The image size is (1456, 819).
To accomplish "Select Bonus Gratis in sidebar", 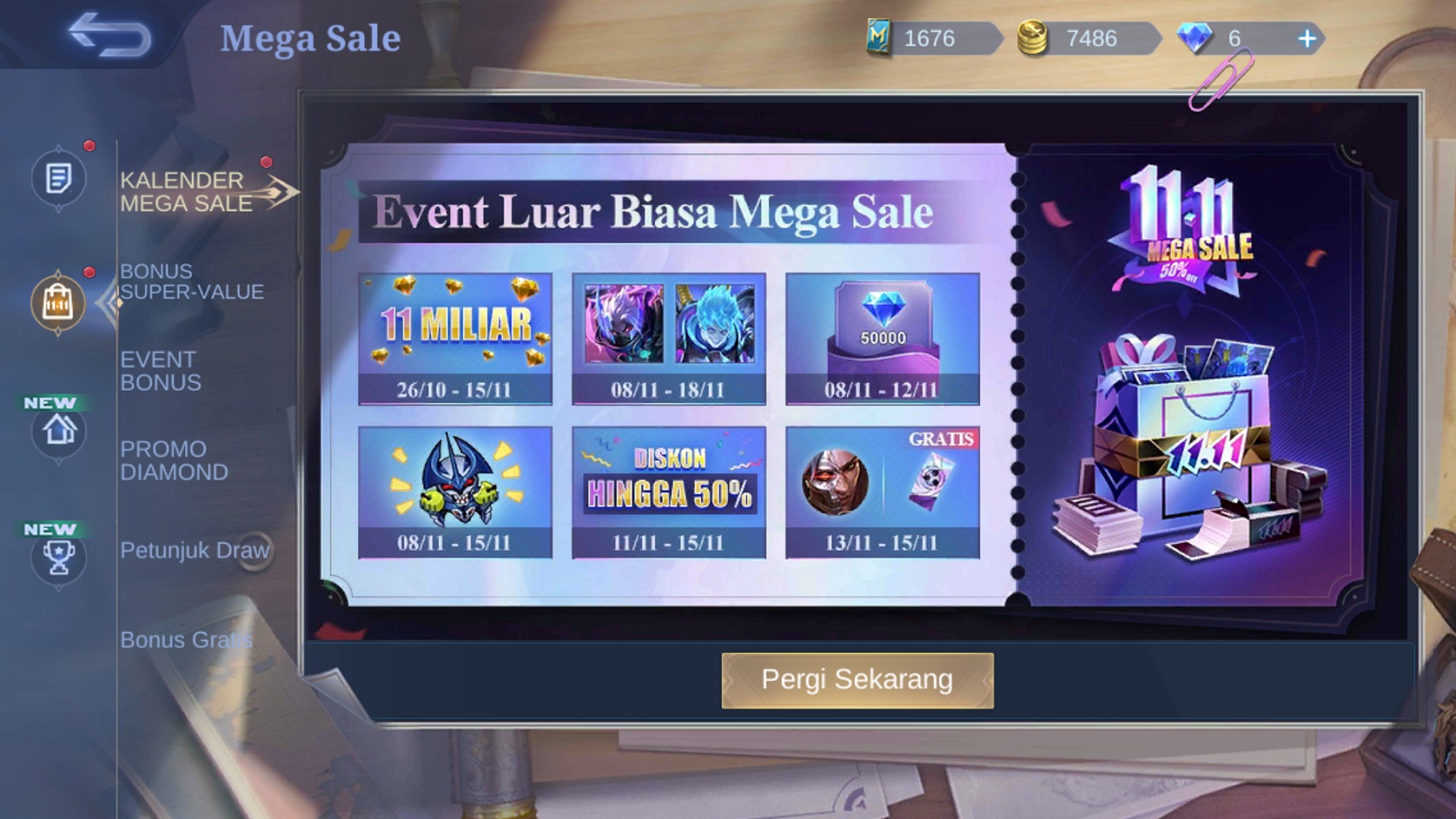I will tap(186, 640).
